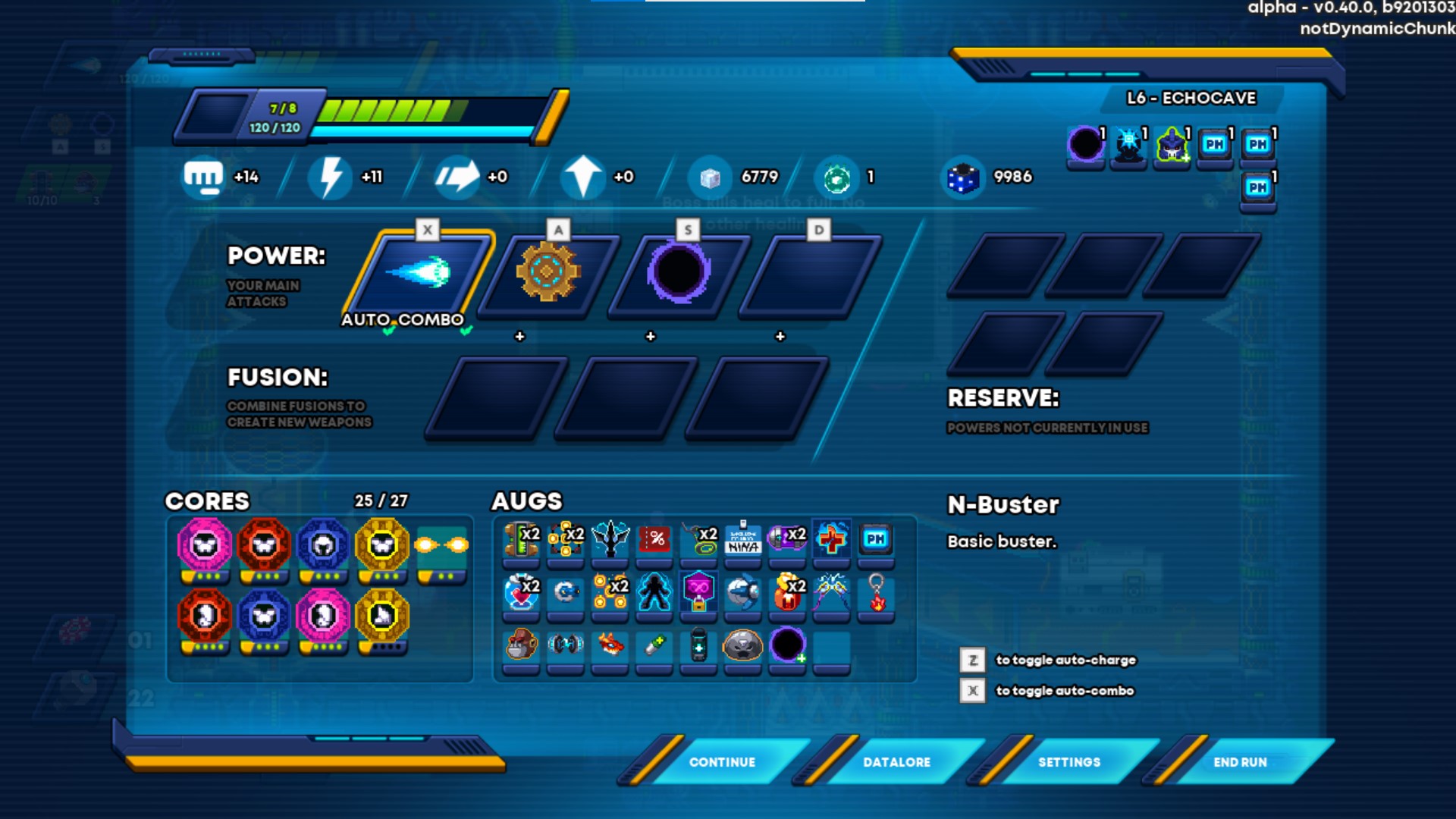The height and width of the screenshot is (819, 1456).
Task: Choose the twin fireball core
Action: [x=441, y=546]
